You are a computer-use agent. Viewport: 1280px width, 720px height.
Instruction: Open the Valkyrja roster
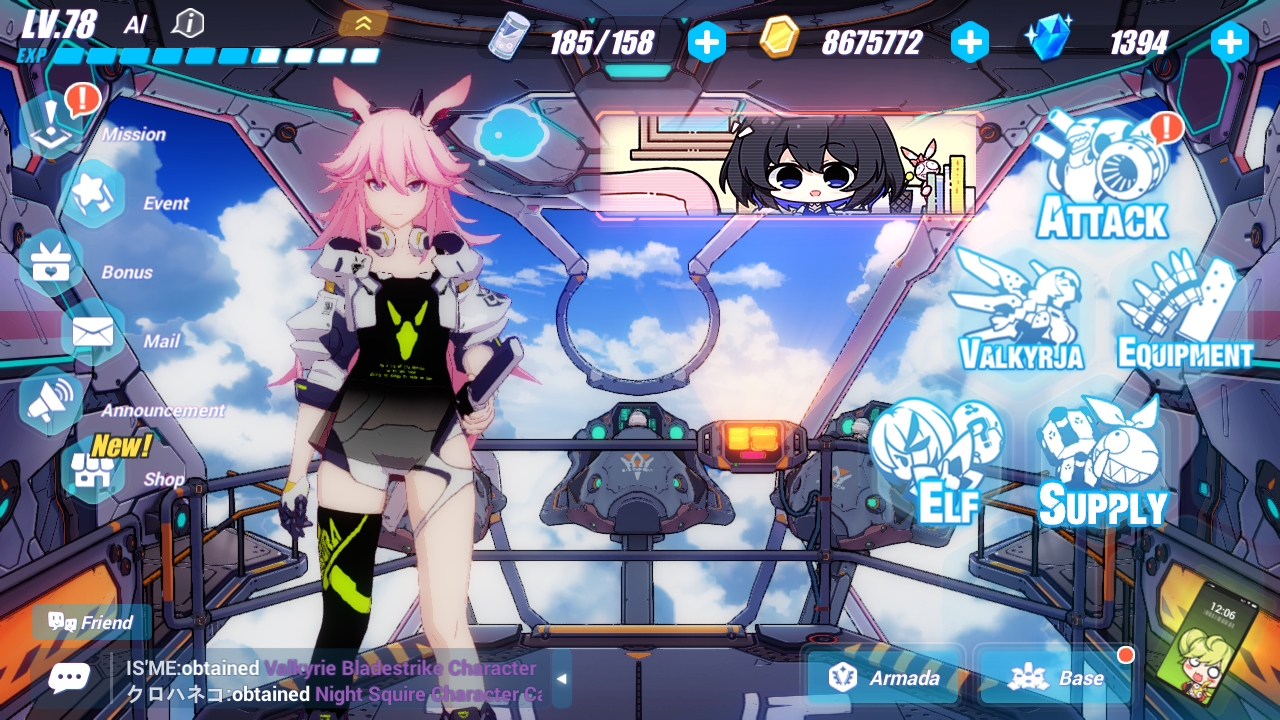point(1020,312)
